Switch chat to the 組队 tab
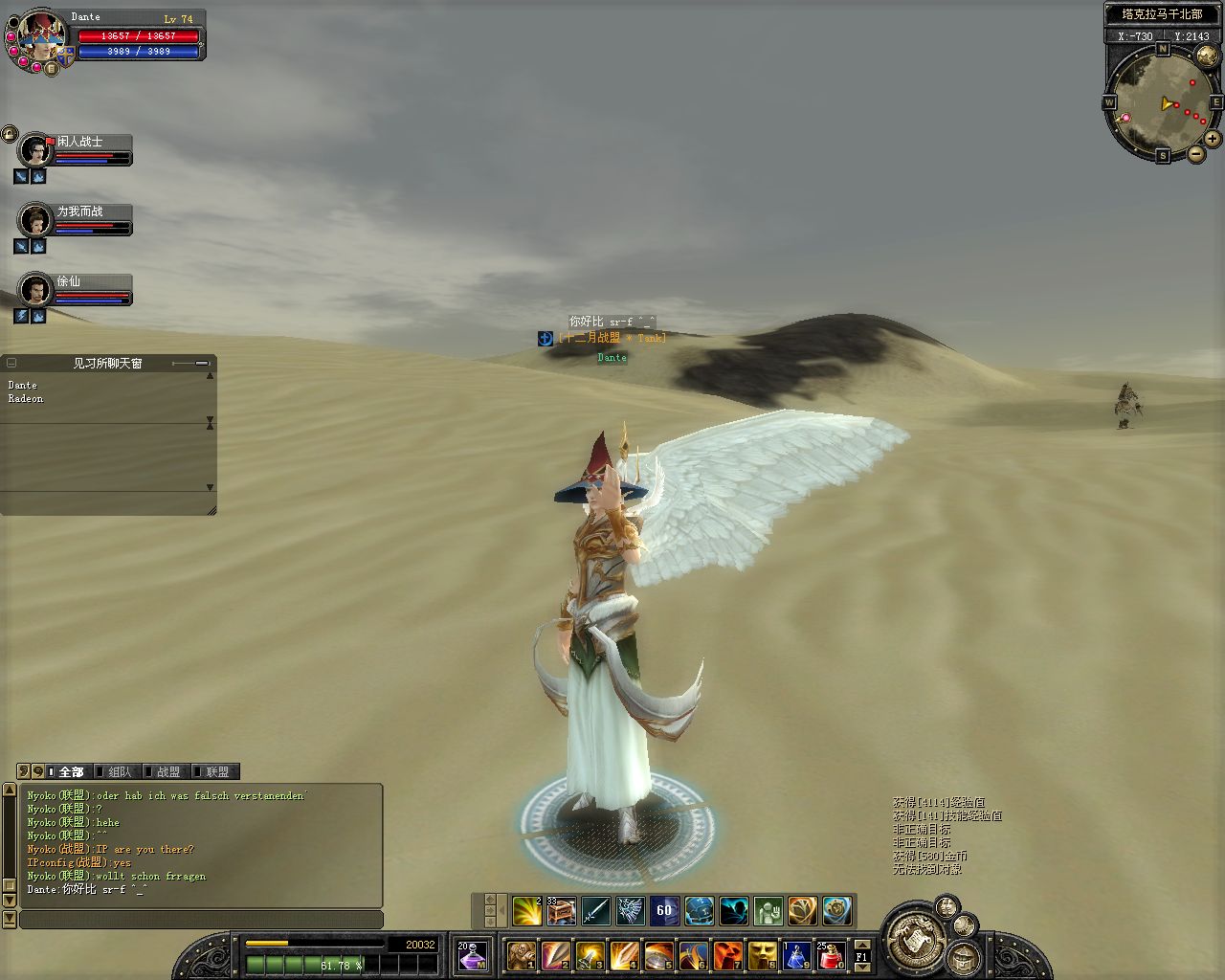 click(x=120, y=771)
